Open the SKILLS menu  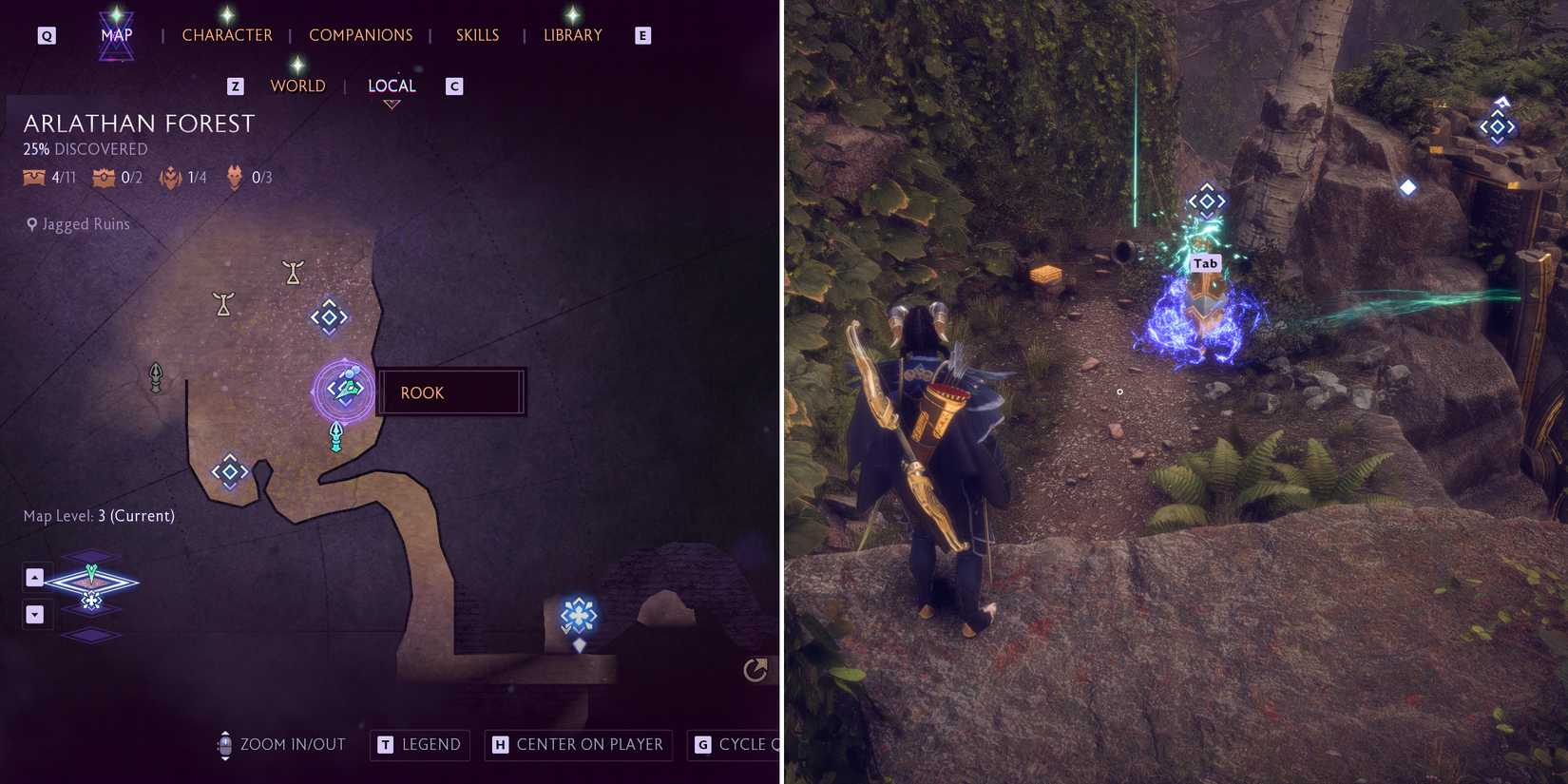pos(477,34)
